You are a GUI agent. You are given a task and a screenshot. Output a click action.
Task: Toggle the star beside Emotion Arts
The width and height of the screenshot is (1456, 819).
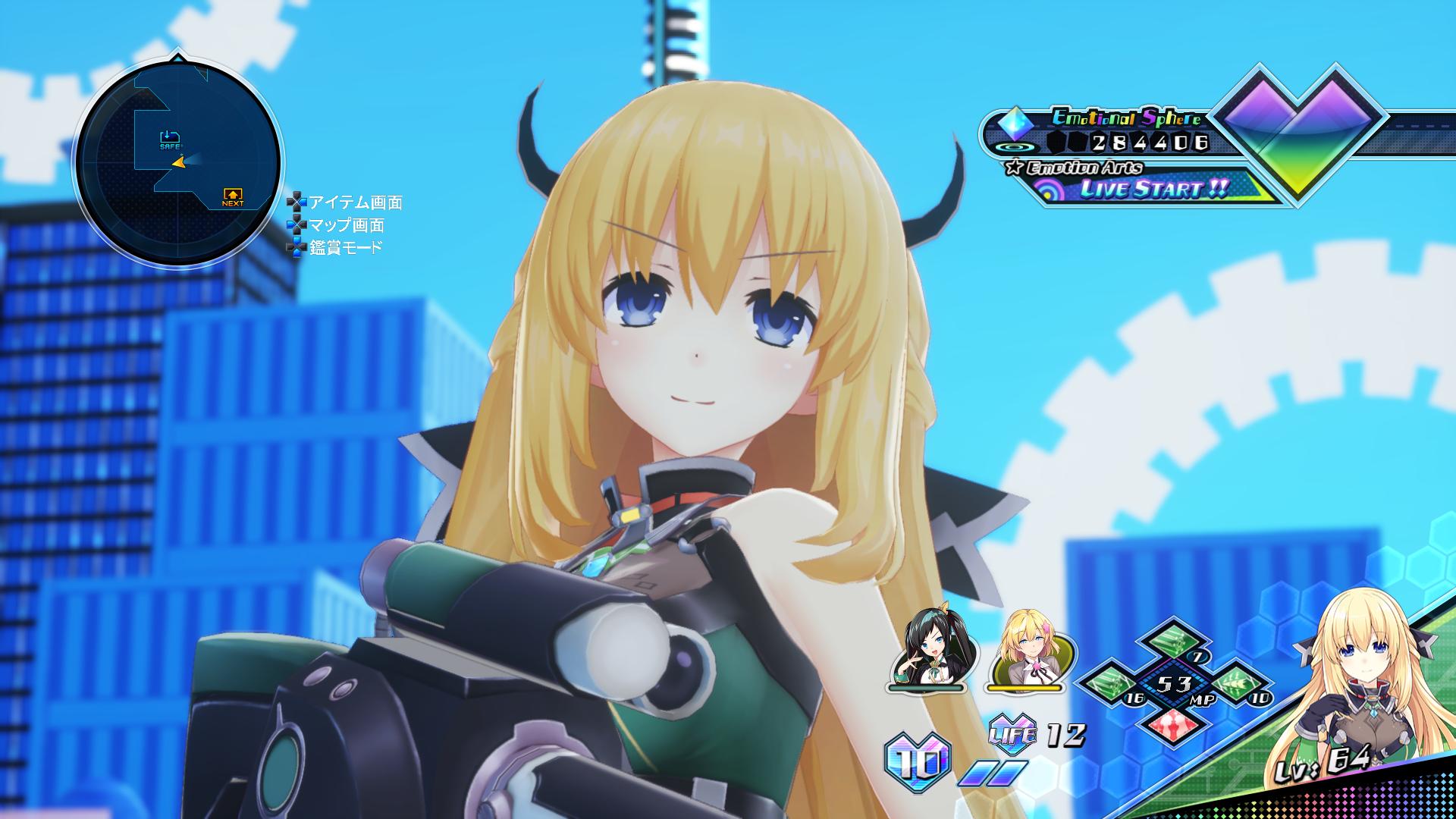[x=1014, y=167]
